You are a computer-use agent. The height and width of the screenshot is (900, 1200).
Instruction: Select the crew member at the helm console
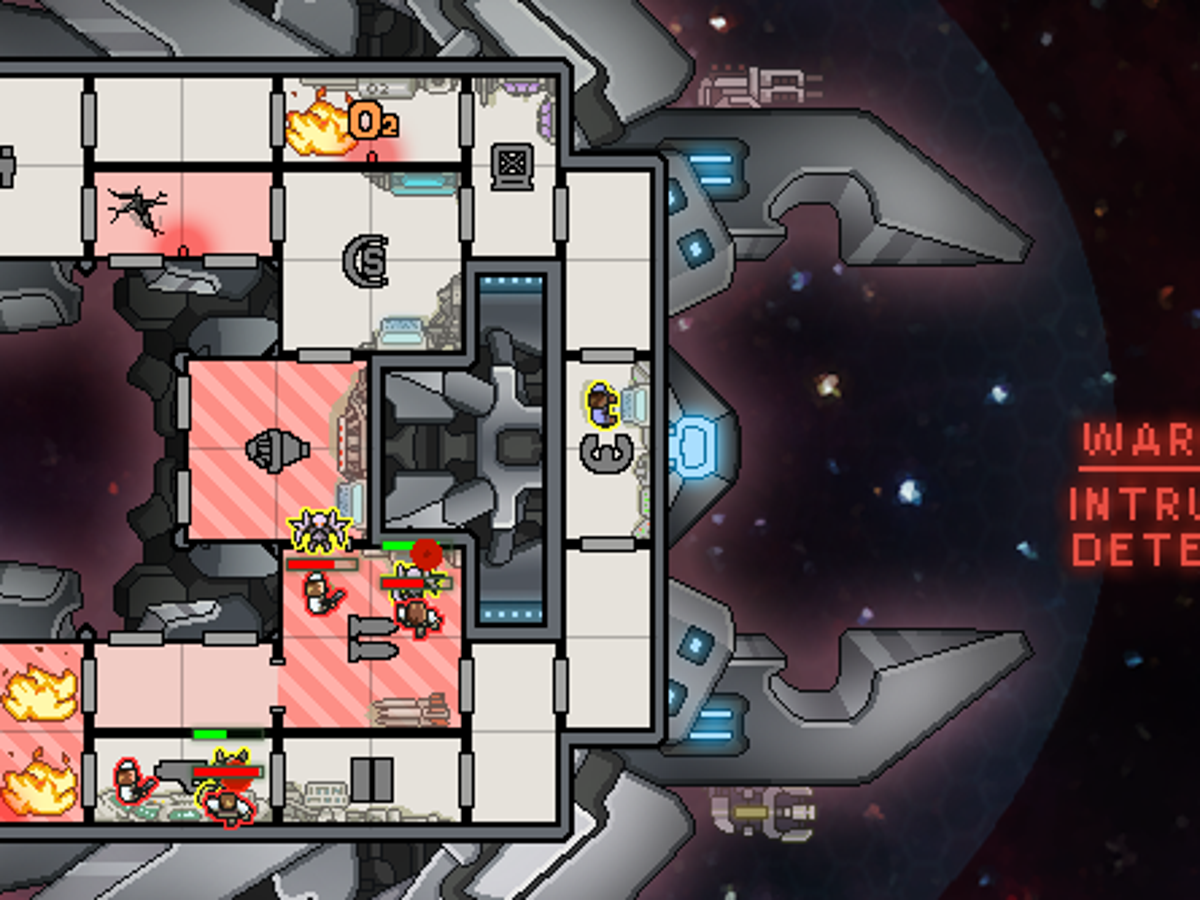(x=603, y=403)
